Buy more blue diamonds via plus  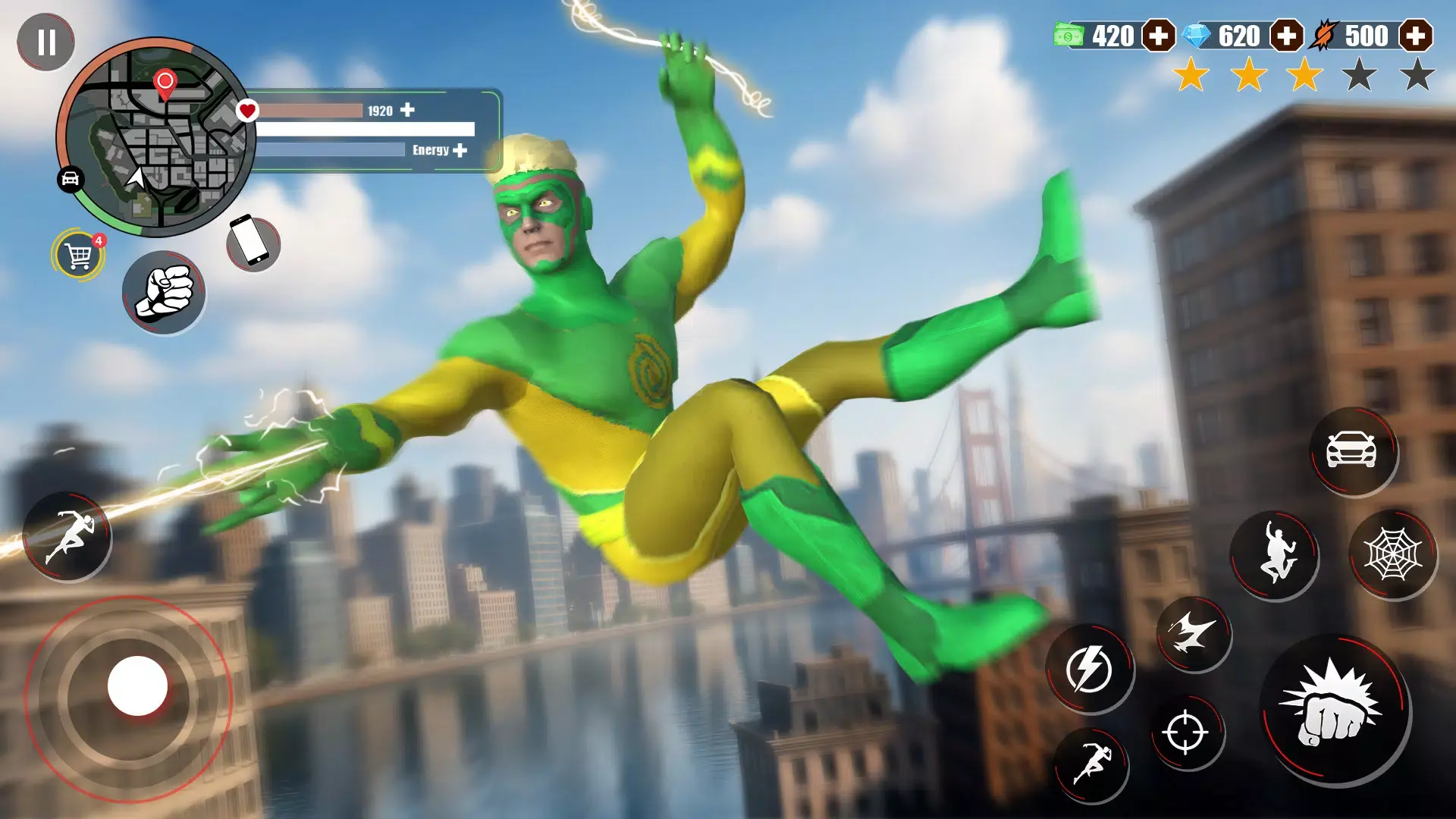coord(1286,36)
